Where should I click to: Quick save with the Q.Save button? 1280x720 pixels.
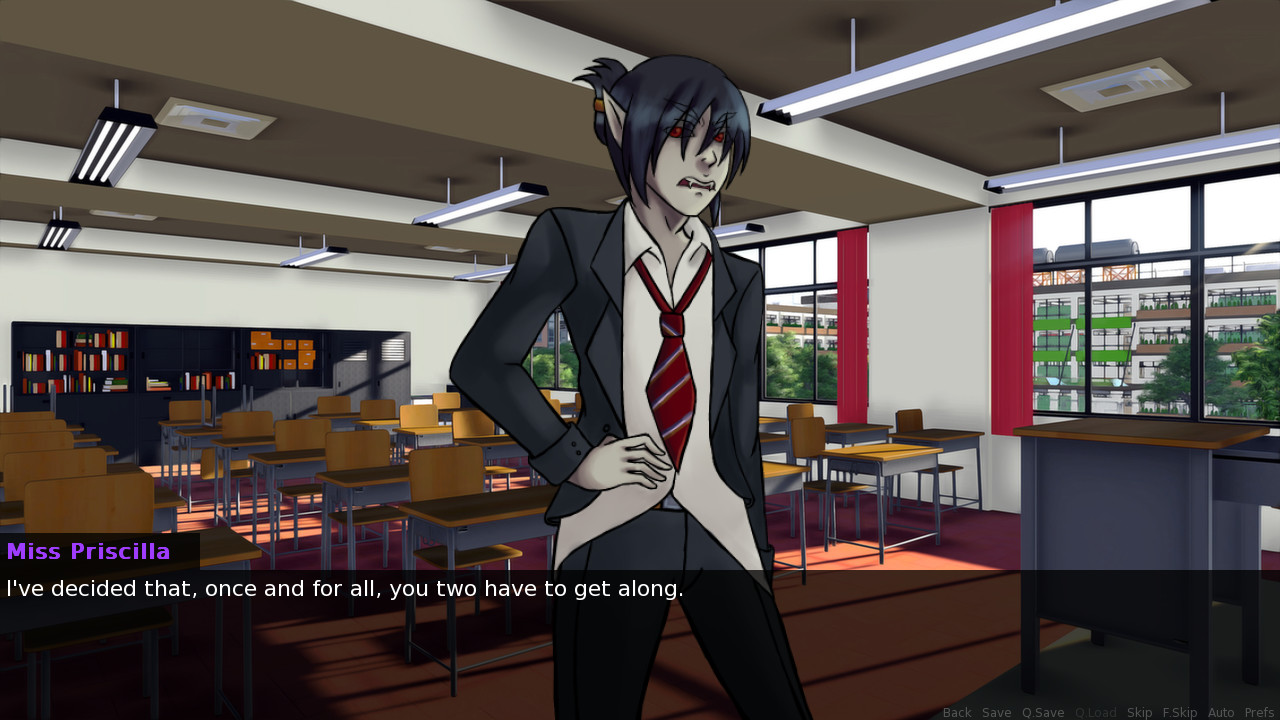tap(1043, 712)
